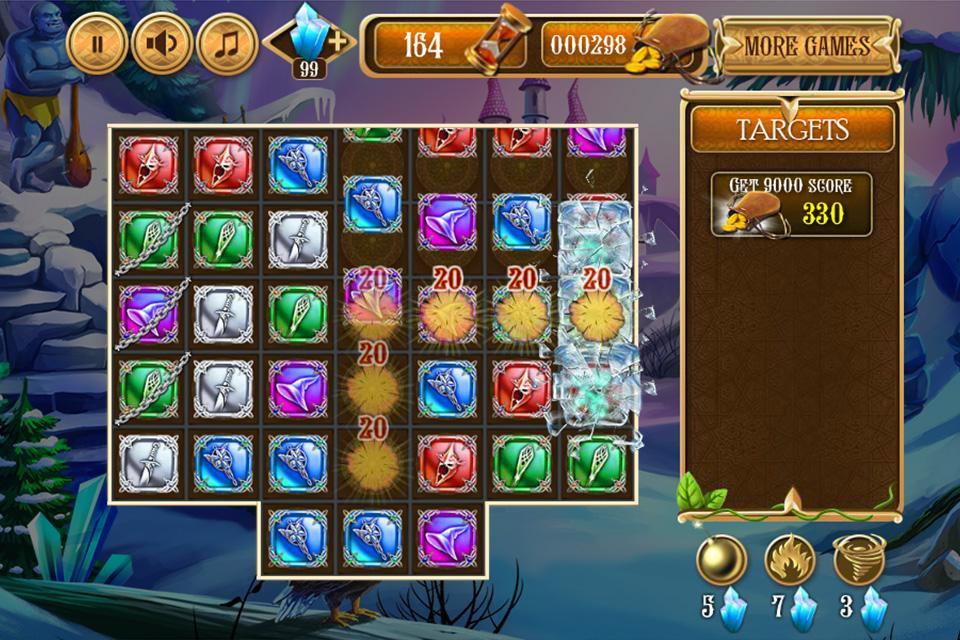Add more blue crystals with the plus
This screenshot has width=960, height=640.
340,42
